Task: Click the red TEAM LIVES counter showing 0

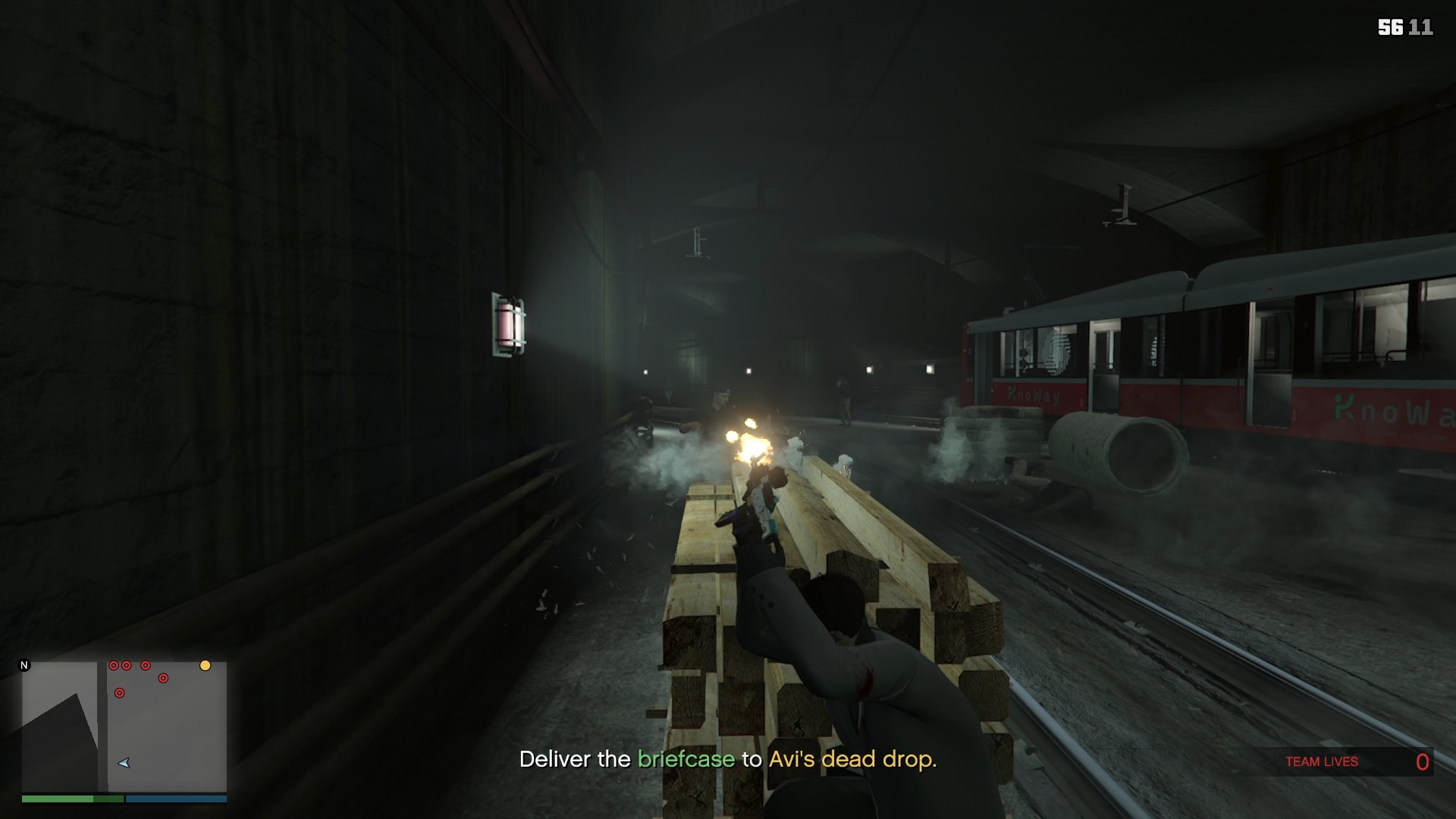Action: tap(1423, 762)
